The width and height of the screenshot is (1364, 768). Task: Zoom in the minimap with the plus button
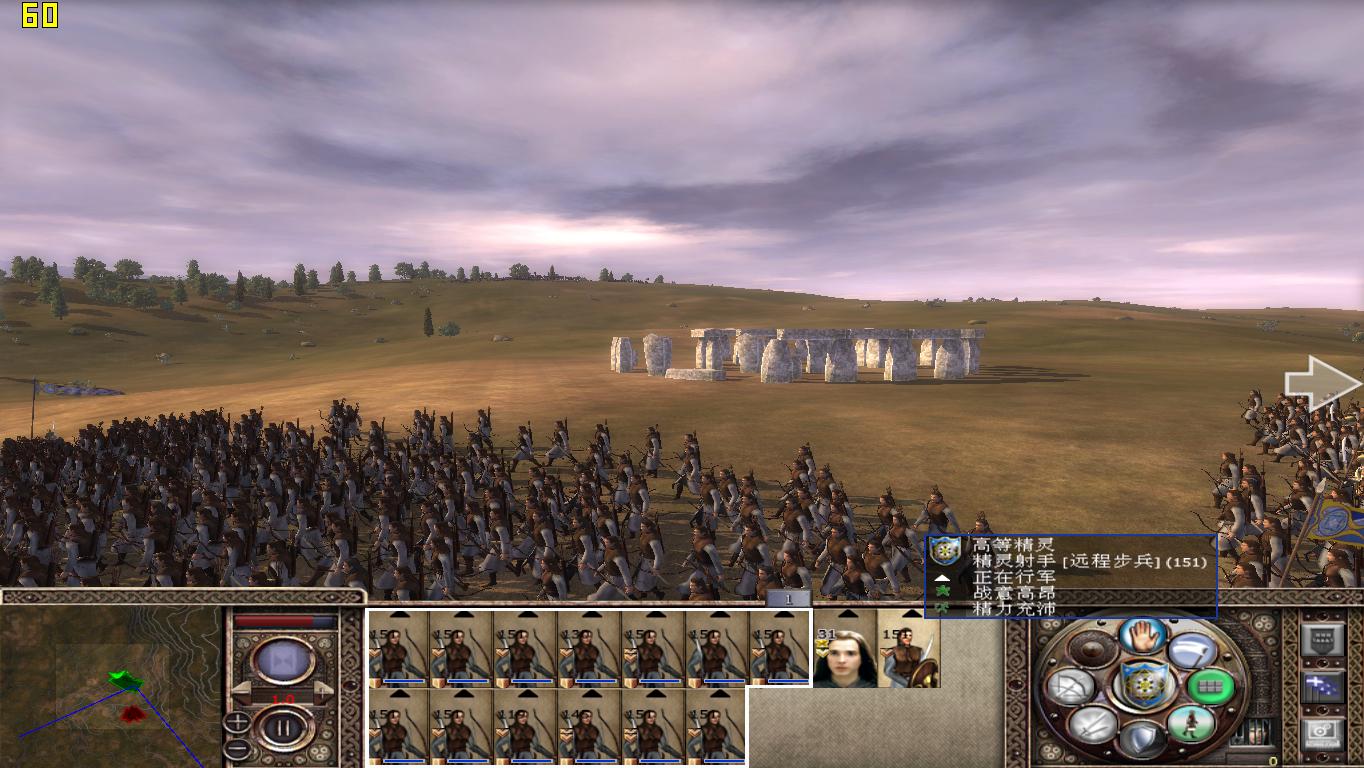(x=236, y=721)
